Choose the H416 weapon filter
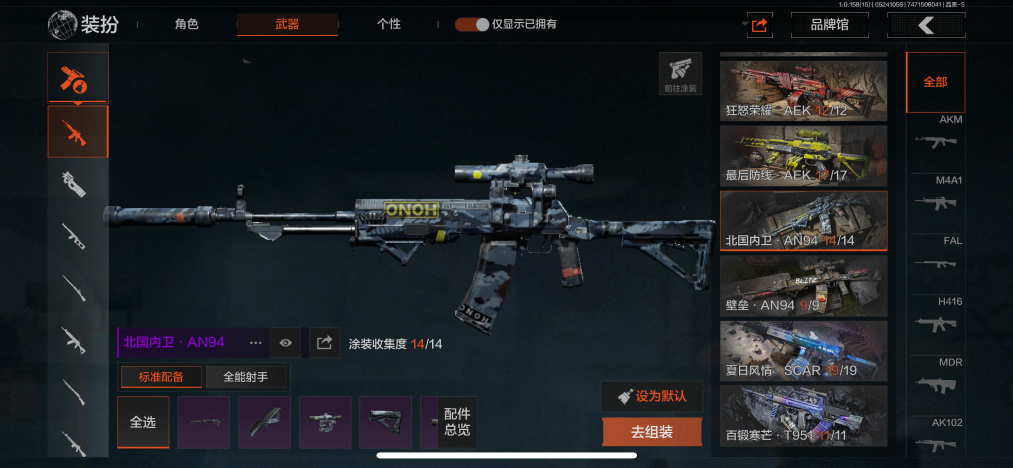The width and height of the screenshot is (1013, 468). [937, 317]
